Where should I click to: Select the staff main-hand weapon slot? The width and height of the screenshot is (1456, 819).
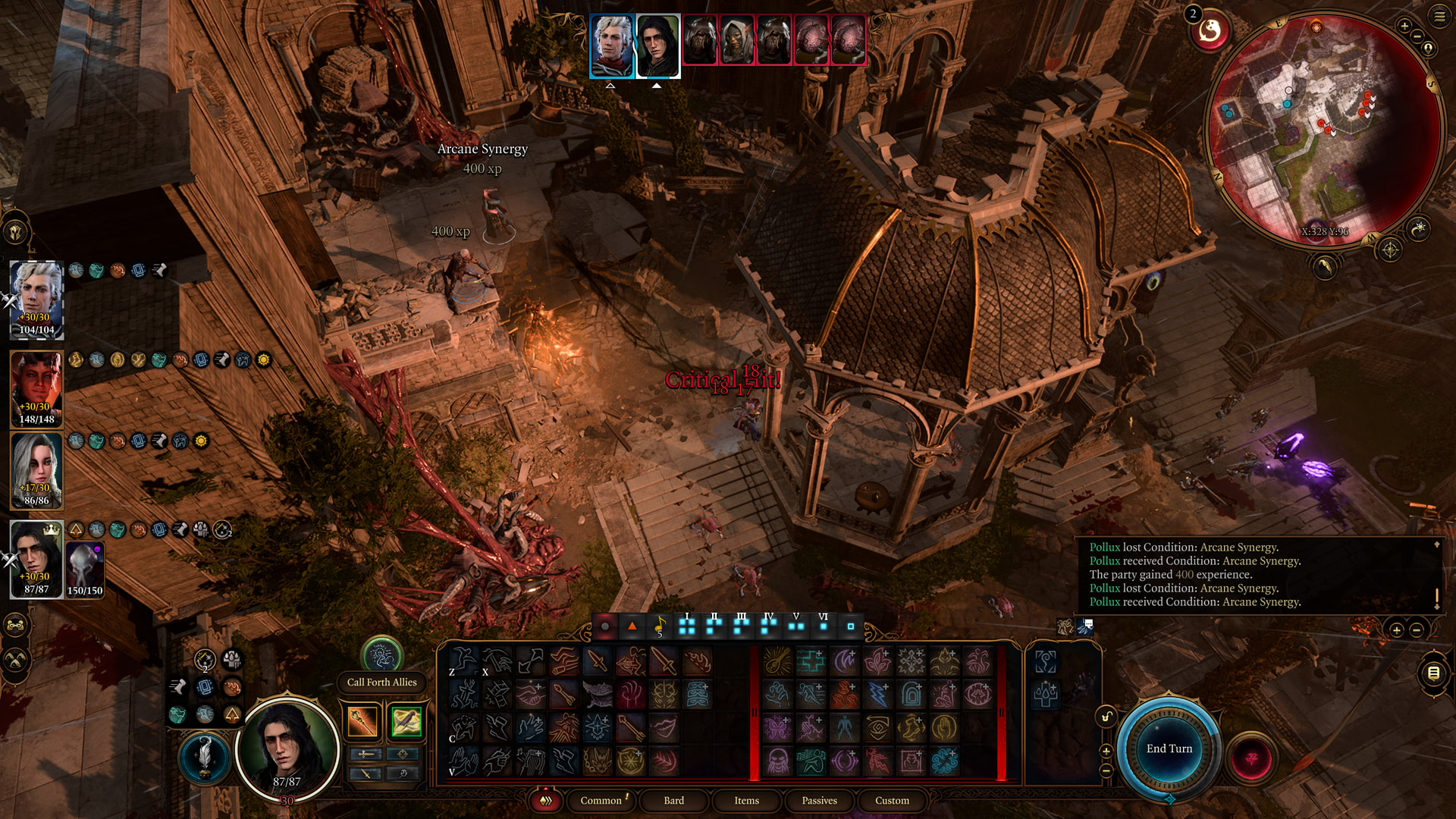point(362,721)
